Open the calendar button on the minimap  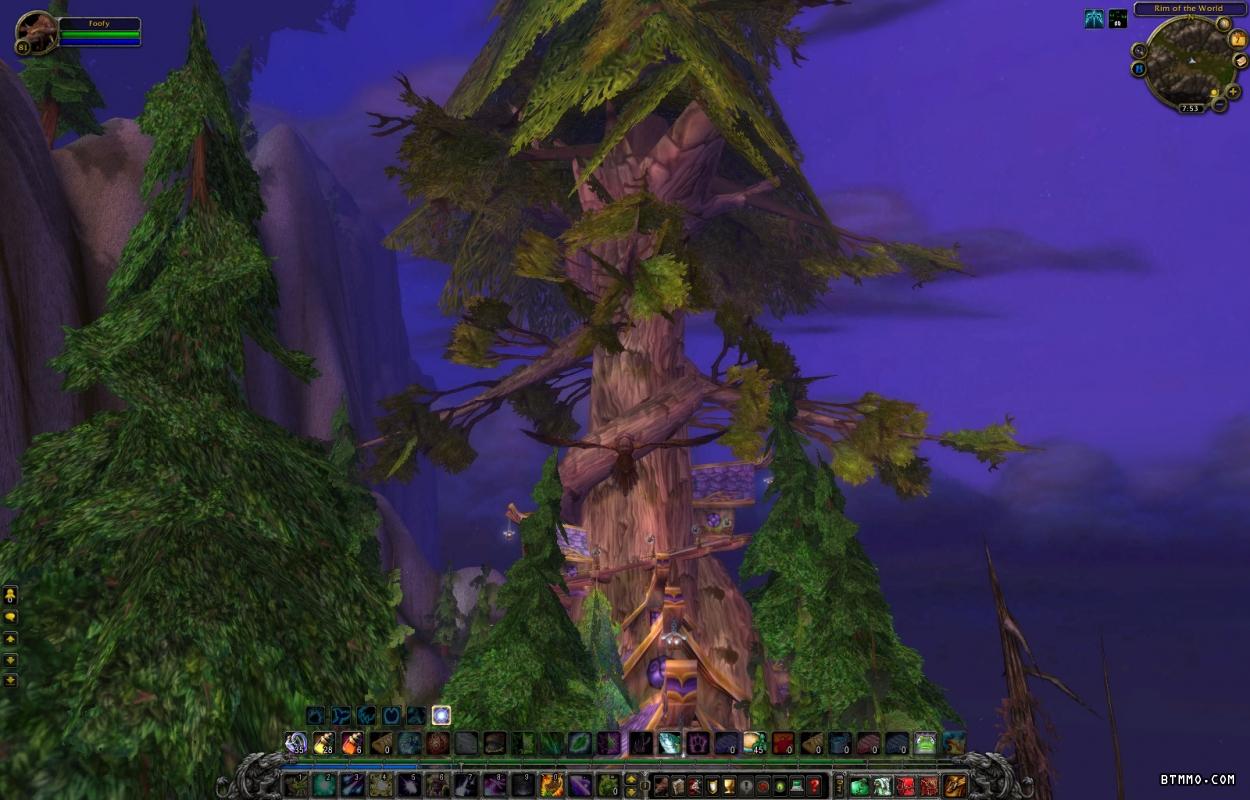point(1239,39)
